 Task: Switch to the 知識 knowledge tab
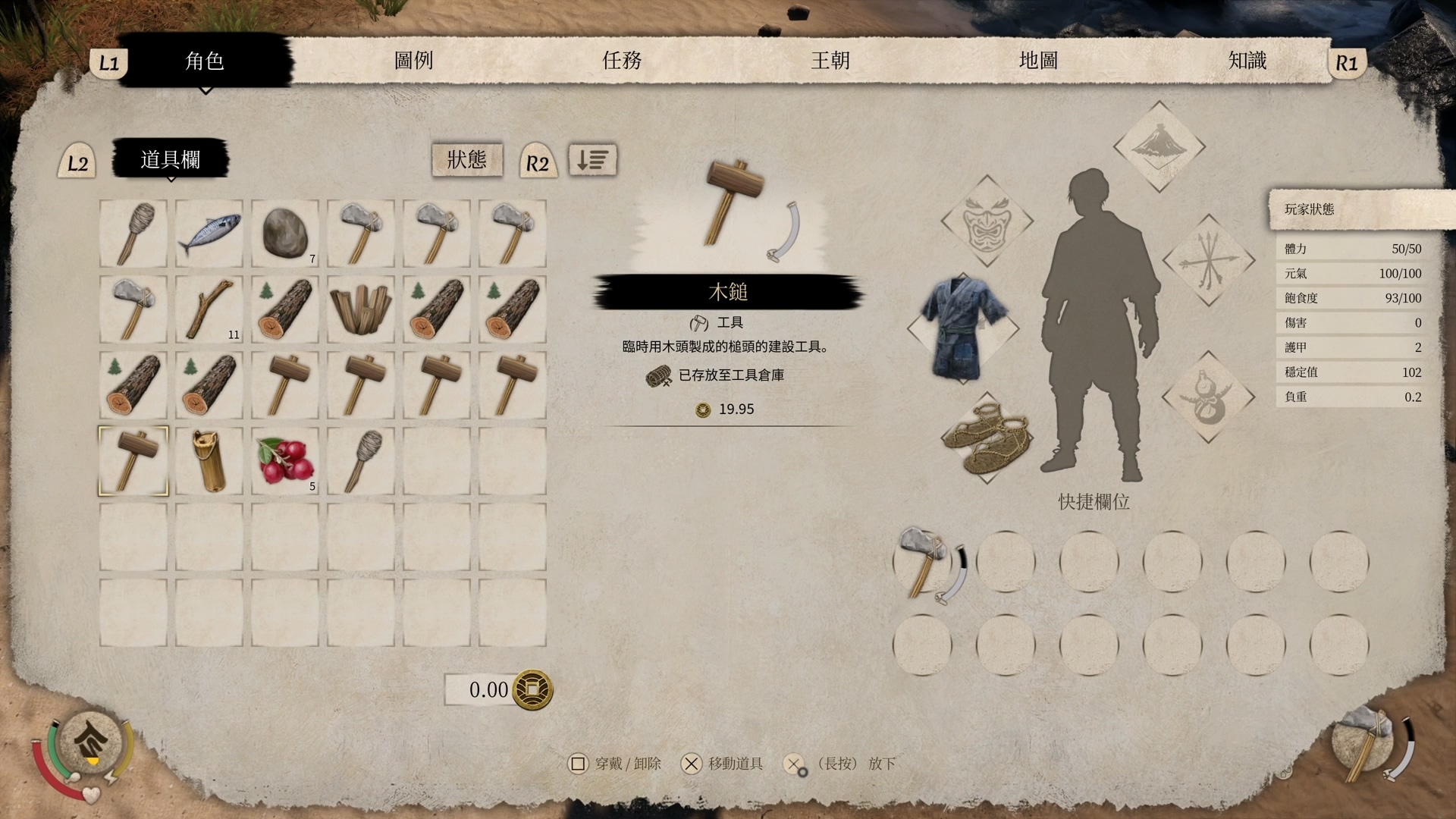point(1247,61)
